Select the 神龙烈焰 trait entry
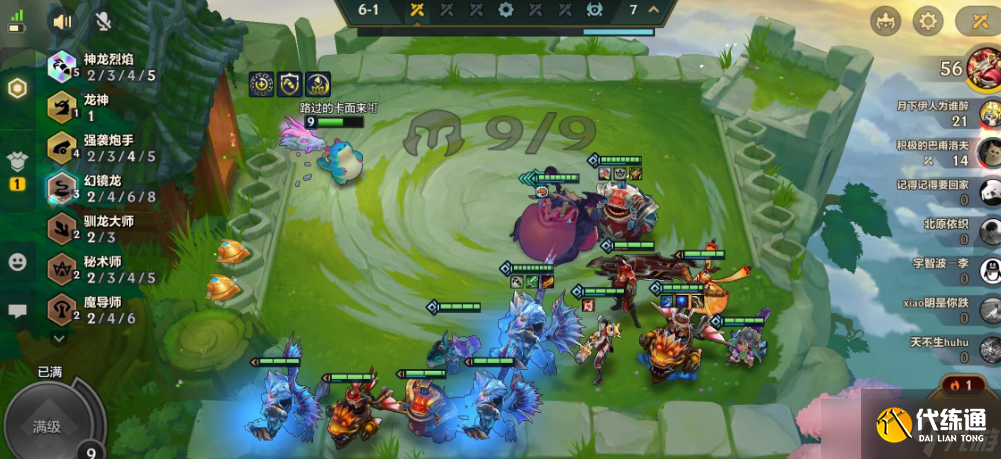The height and width of the screenshot is (459, 1001). pyautogui.click(x=100, y=67)
